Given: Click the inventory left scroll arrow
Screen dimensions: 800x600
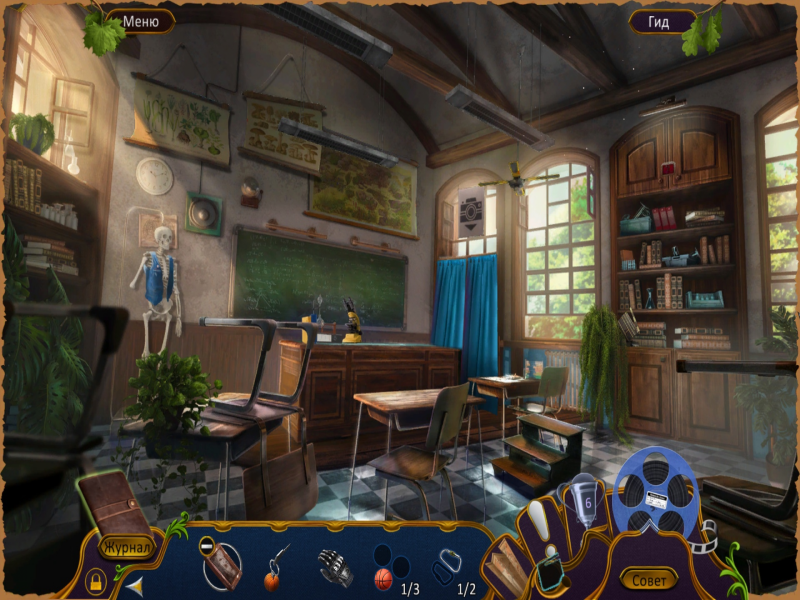Looking at the screenshot, I should coord(134,585).
